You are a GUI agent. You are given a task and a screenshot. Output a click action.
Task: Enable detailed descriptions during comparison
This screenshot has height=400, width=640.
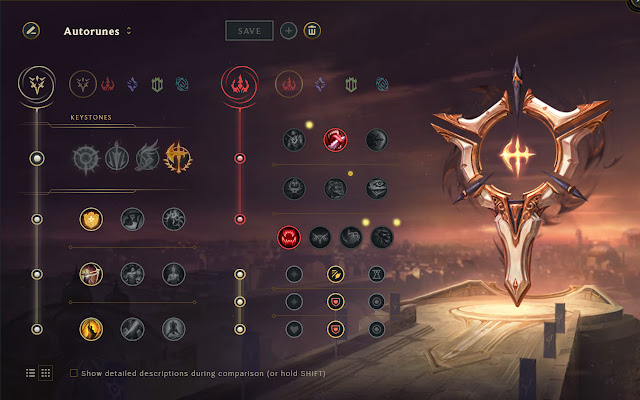click(74, 373)
